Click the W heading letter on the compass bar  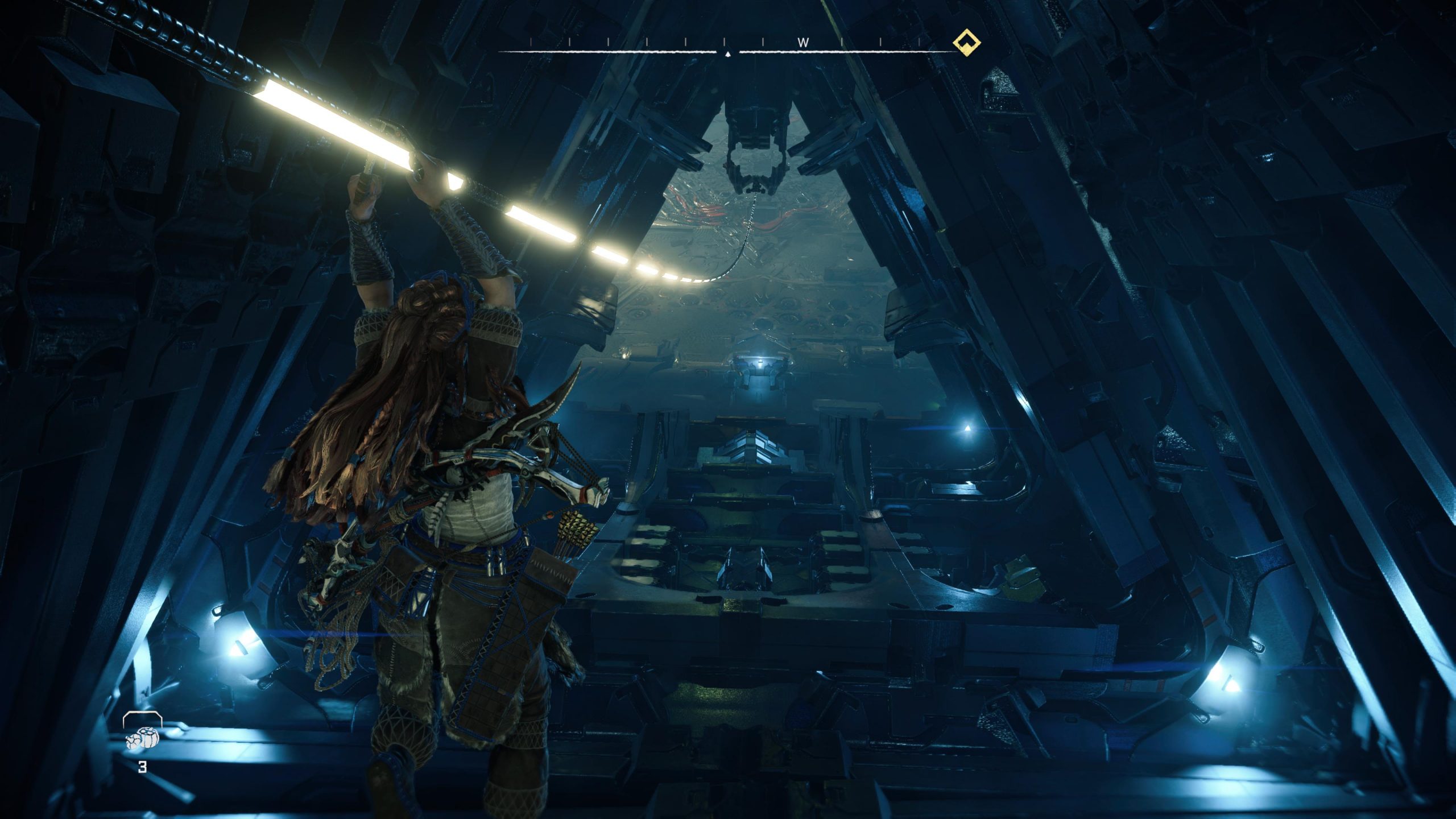point(804,42)
